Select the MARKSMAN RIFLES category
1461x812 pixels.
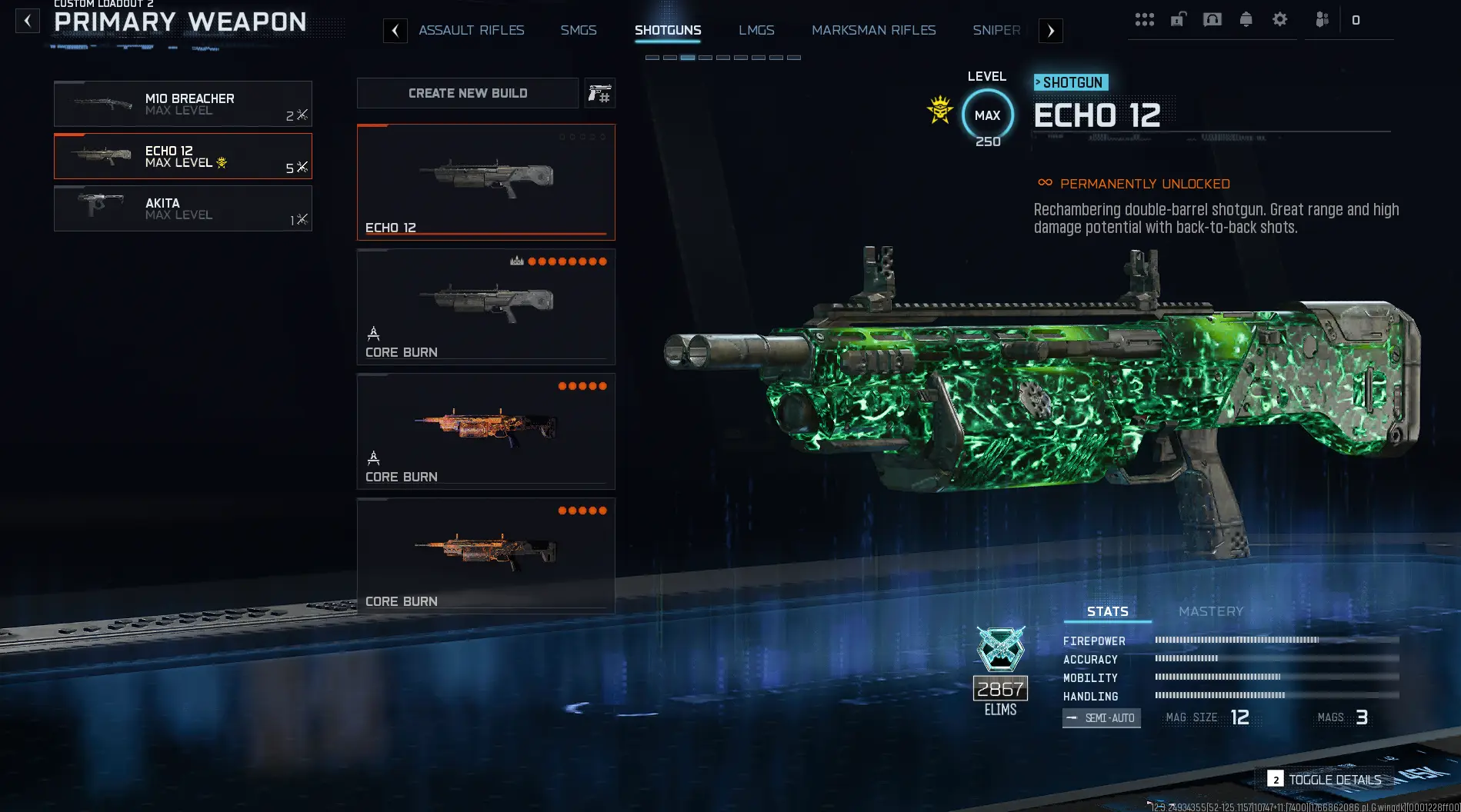coord(874,30)
